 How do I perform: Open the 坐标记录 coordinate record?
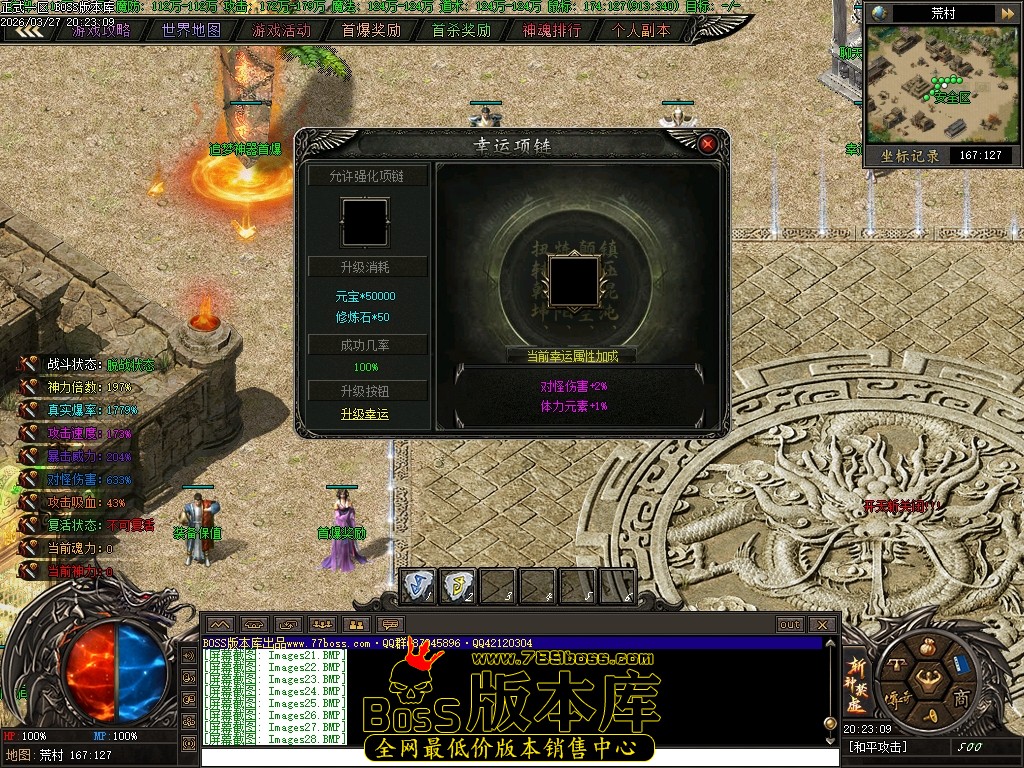click(910, 156)
